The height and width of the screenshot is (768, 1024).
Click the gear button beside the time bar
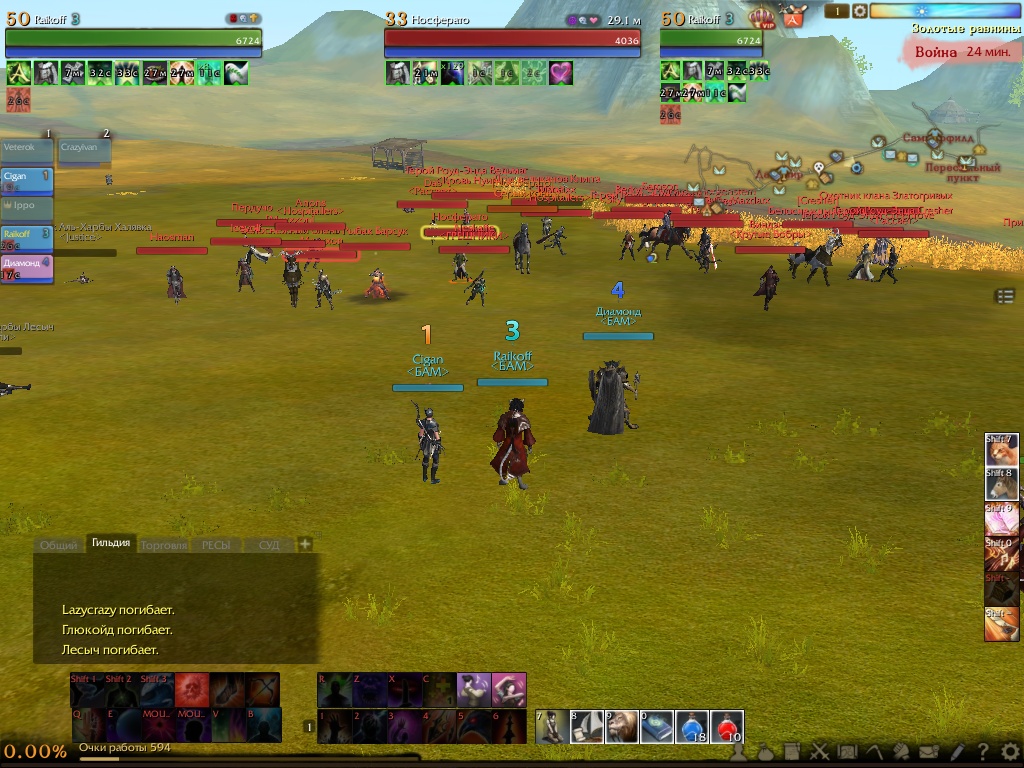click(859, 11)
